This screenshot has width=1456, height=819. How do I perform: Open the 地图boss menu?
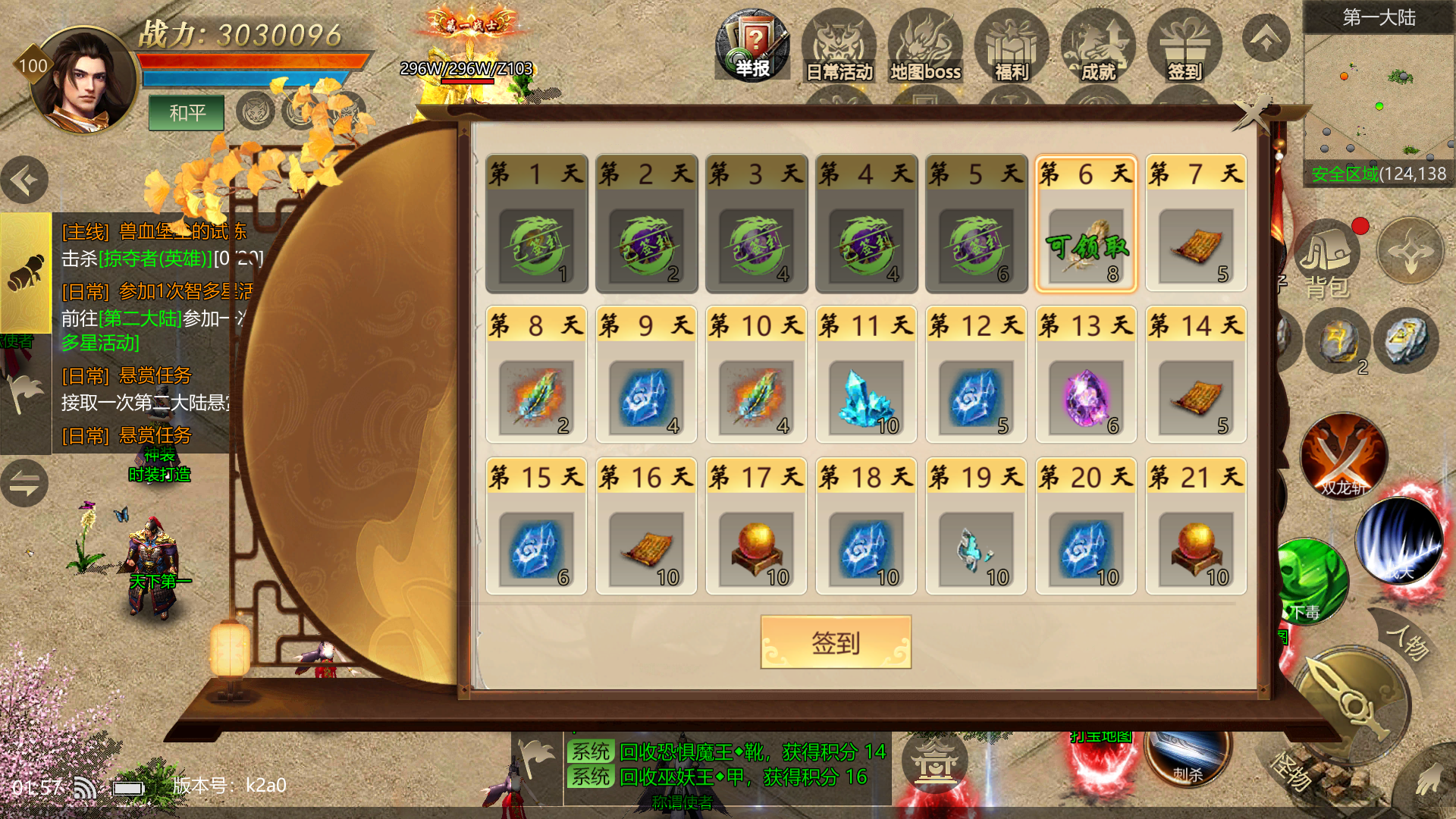pos(925,47)
